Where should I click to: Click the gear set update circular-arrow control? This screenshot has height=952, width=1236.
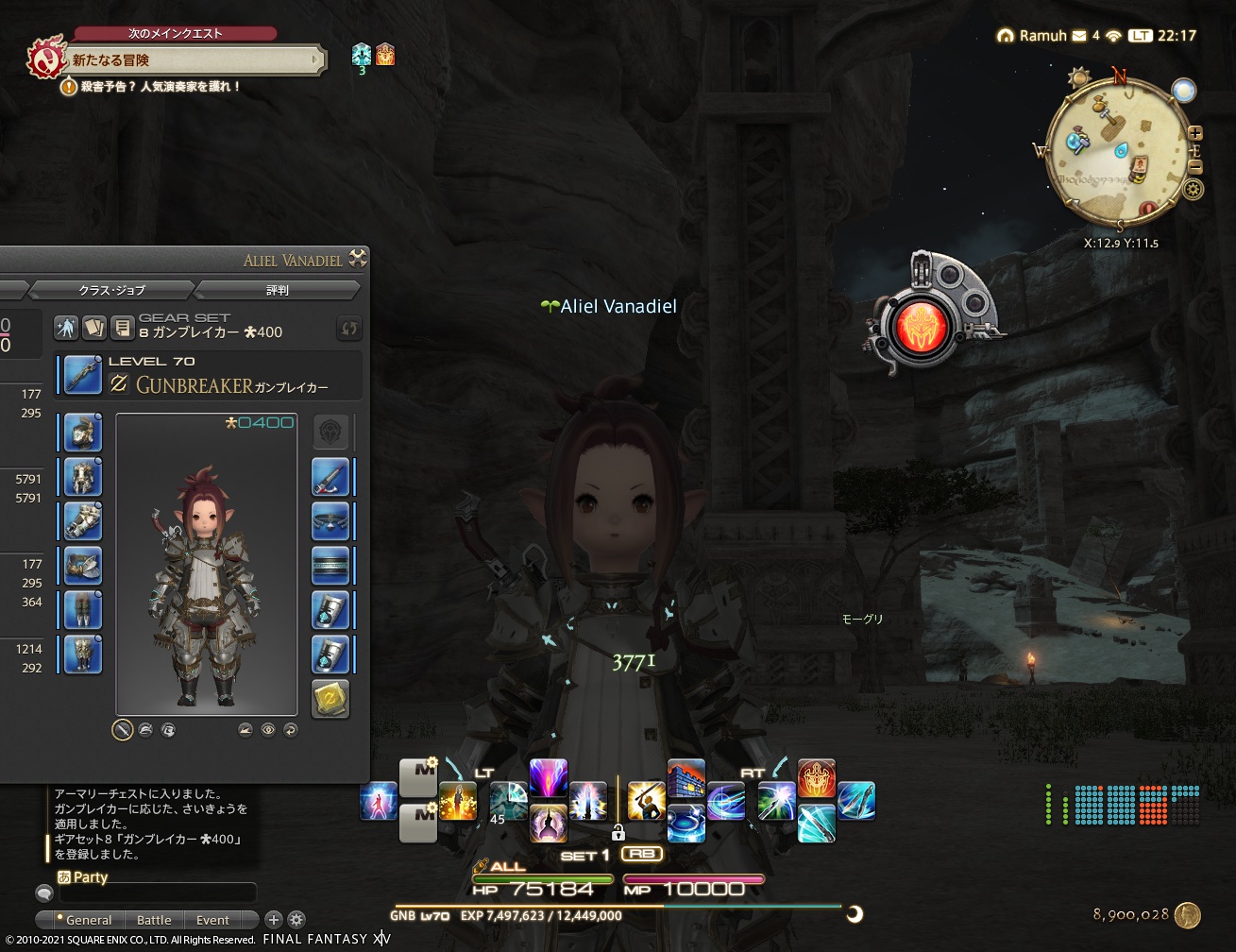pyautogui.click(x=348, y=328)
